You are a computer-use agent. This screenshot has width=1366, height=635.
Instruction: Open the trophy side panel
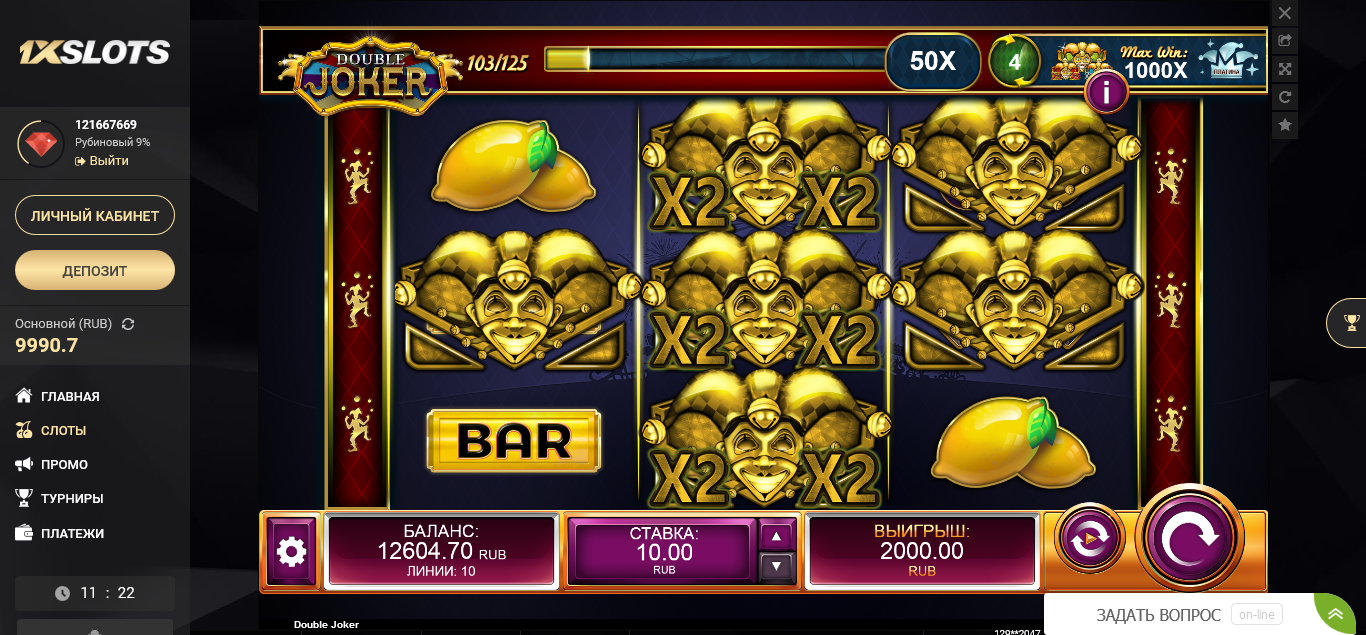tap(1351, 322)
